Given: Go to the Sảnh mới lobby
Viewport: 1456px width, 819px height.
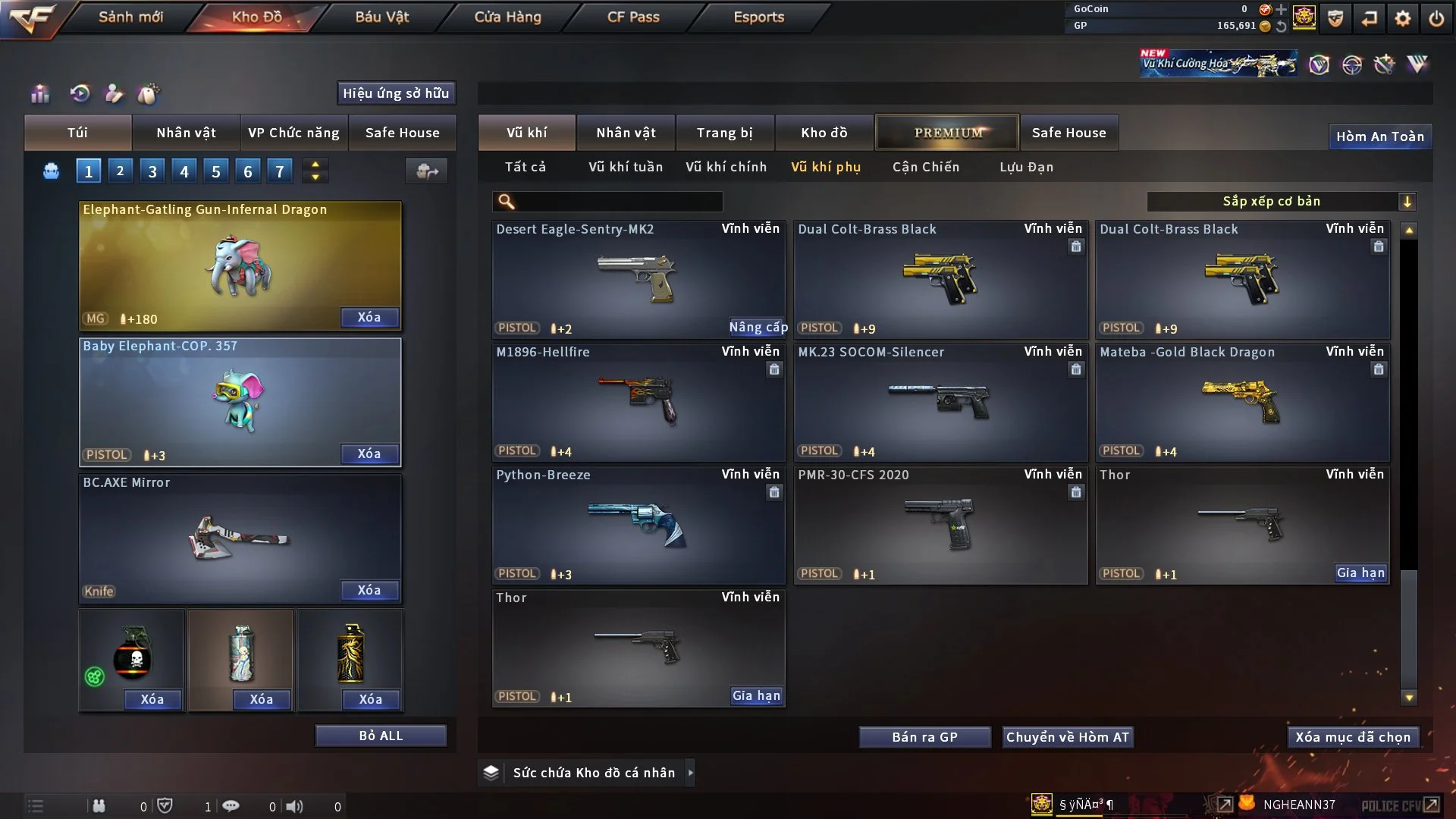Looking at the screenshot, I should coord(130,17).
